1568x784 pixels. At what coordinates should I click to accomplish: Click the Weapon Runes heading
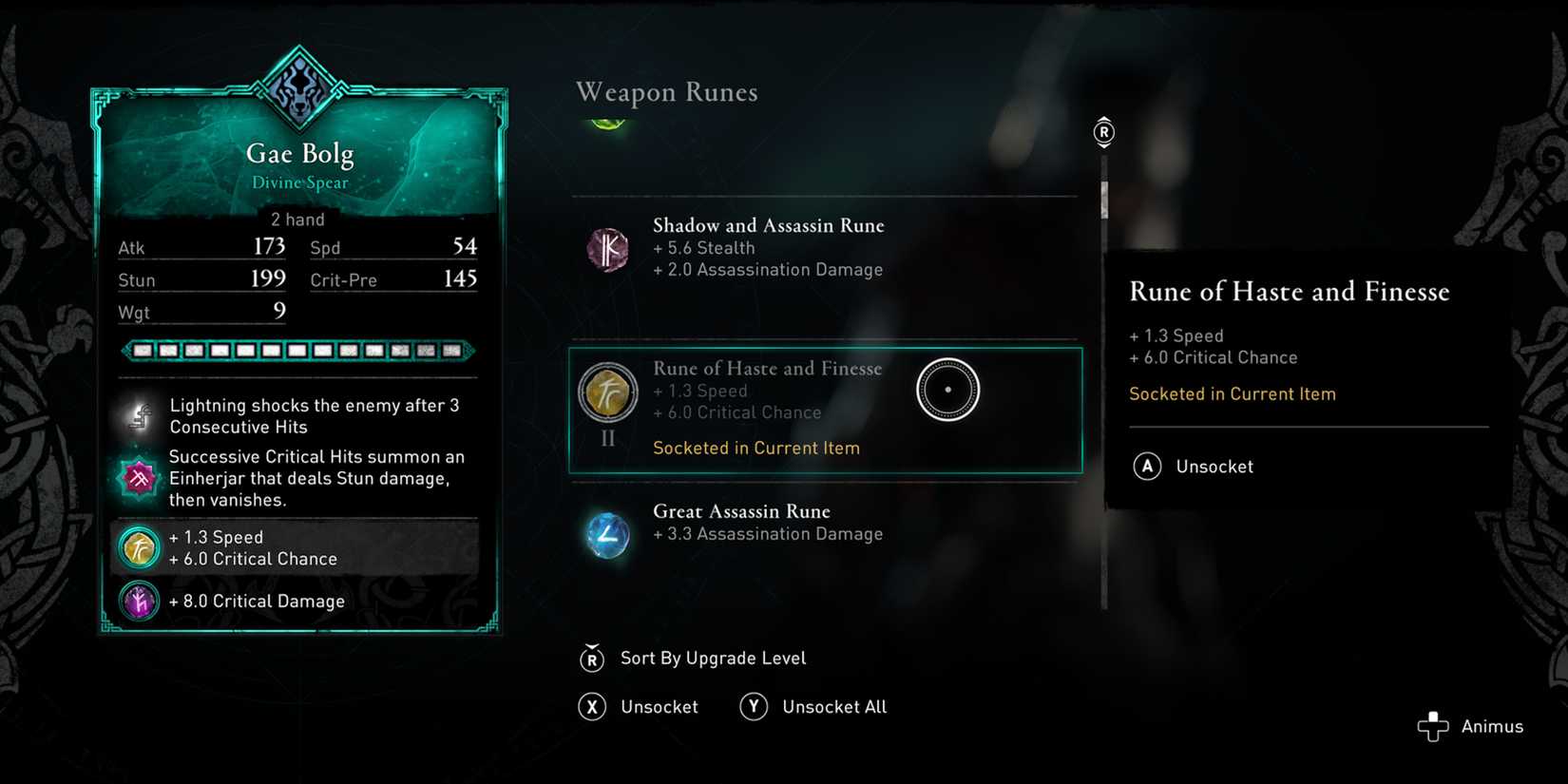click(665, 92)
